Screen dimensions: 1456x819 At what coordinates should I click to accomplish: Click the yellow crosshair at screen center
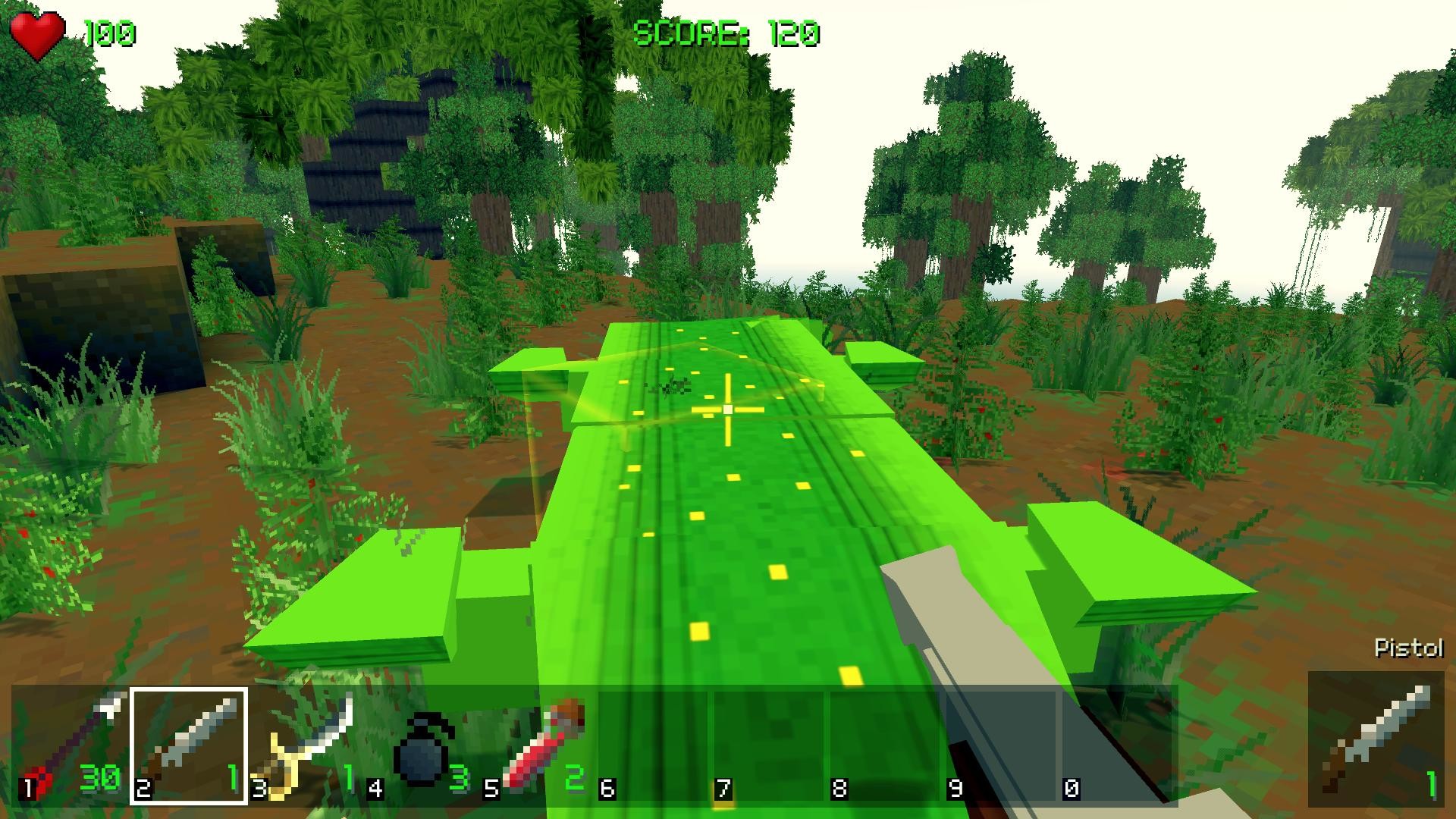coord(726,409)
